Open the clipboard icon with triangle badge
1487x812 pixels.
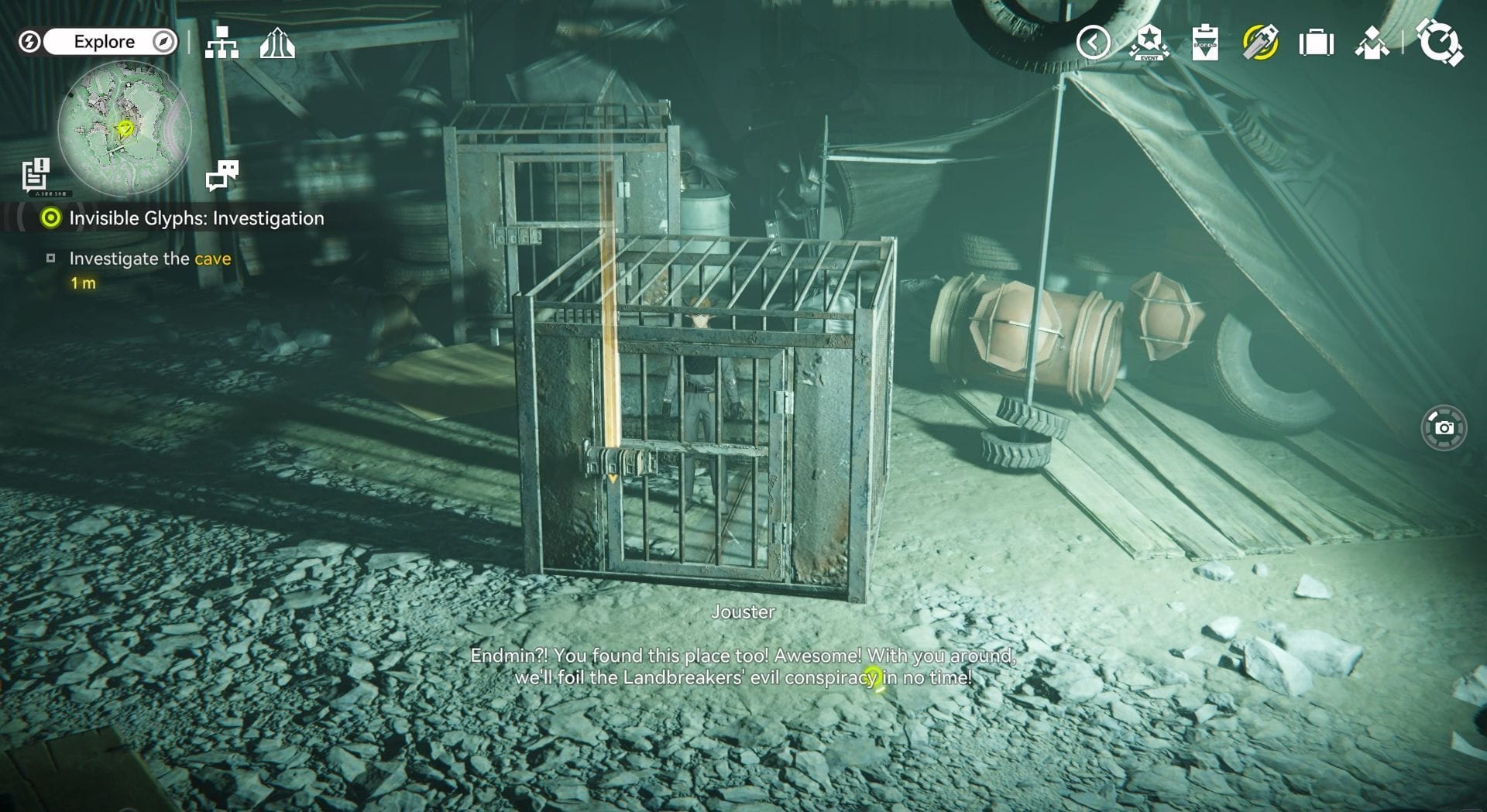click(x=1205, y=43)
